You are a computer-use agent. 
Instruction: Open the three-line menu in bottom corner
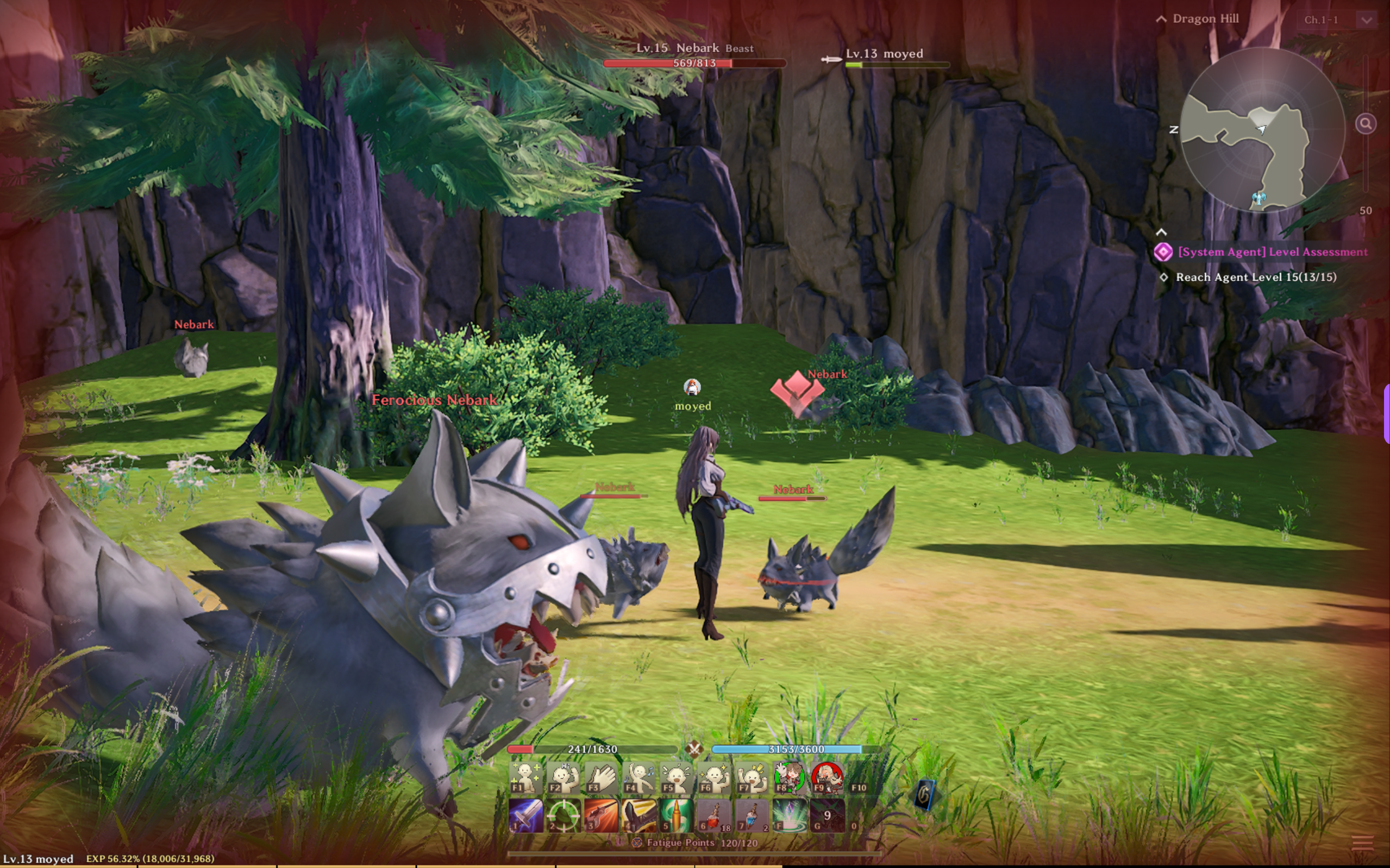click(1362, 842)
